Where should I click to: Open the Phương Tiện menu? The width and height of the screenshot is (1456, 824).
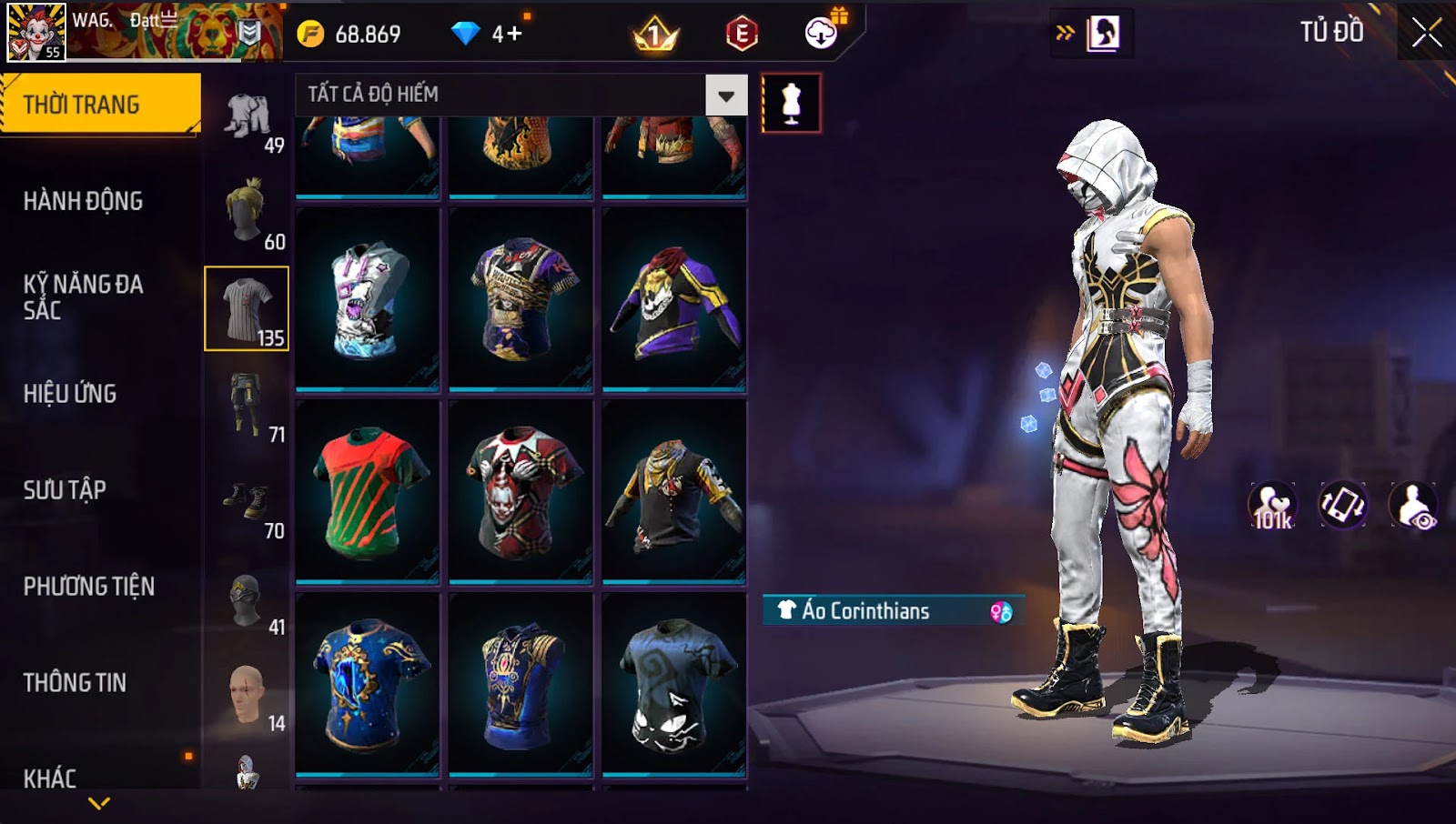click(88, 587)
